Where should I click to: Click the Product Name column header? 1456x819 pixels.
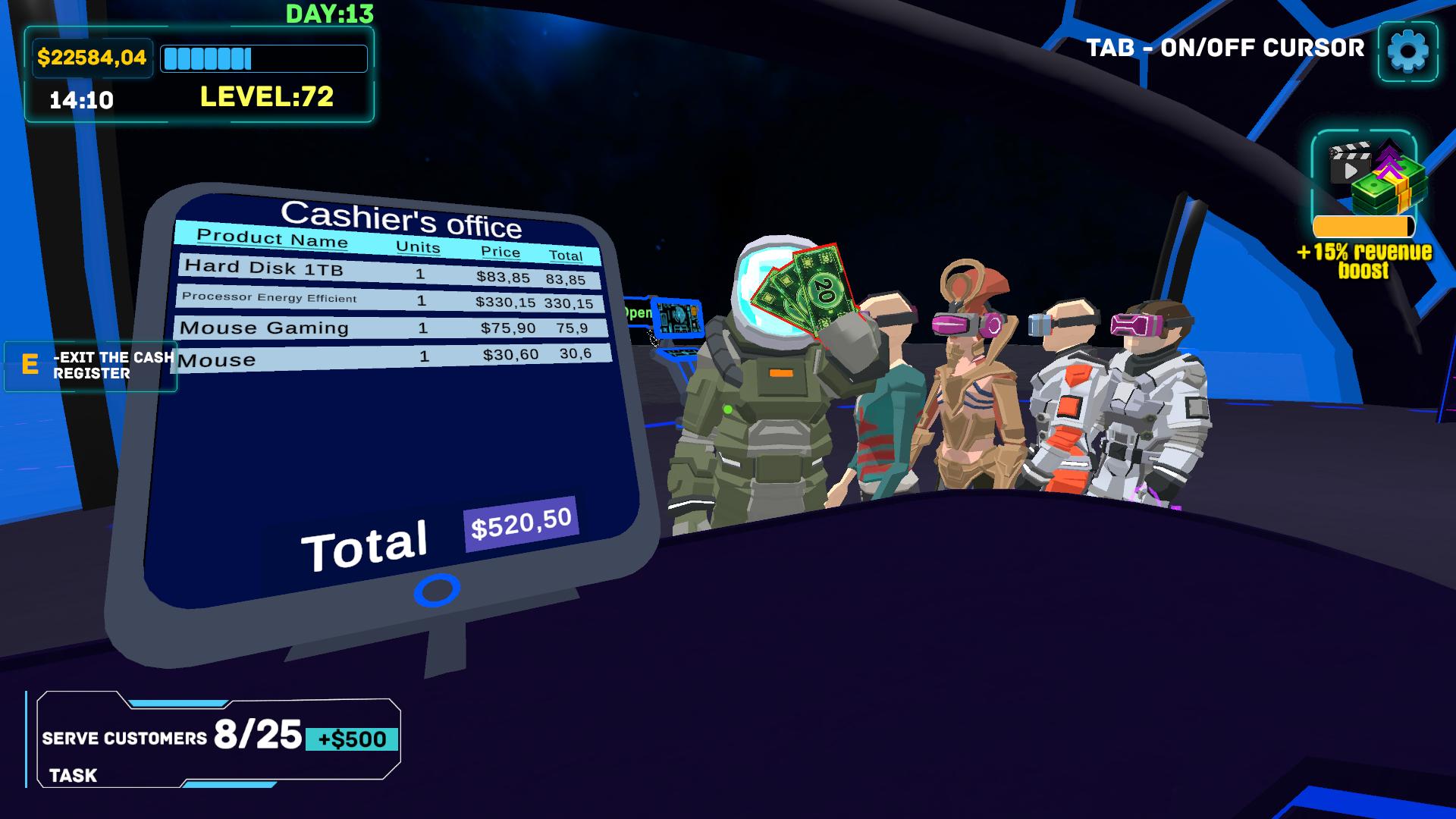(270, 239)
